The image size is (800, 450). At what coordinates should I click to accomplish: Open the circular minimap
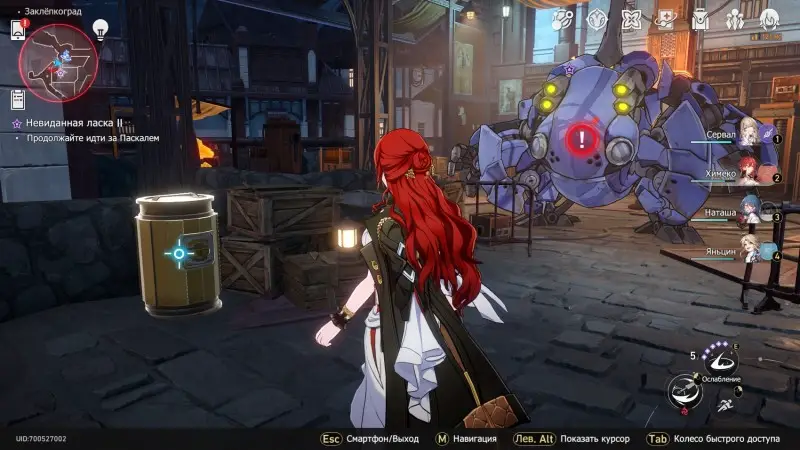(58, 56)
